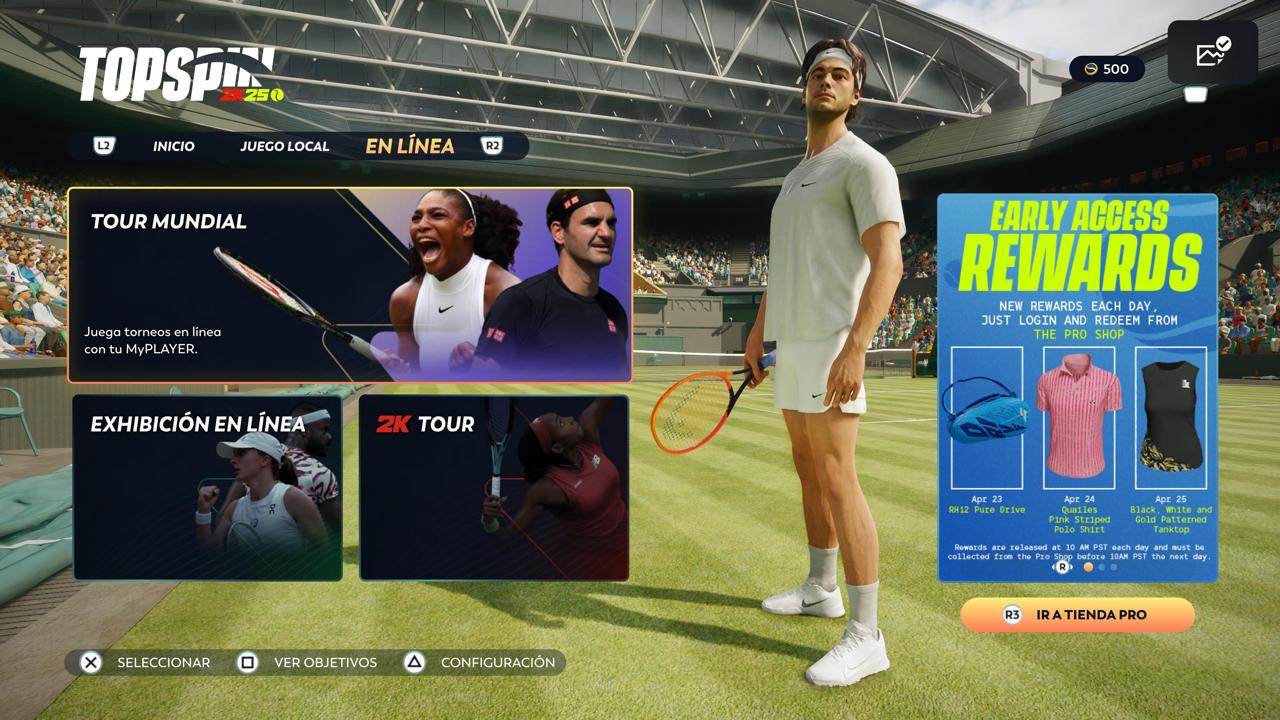Open the Tour Mundial mode tile
Image resolution: width=1280 pixels, height=720 pixels.
[350, 285]
